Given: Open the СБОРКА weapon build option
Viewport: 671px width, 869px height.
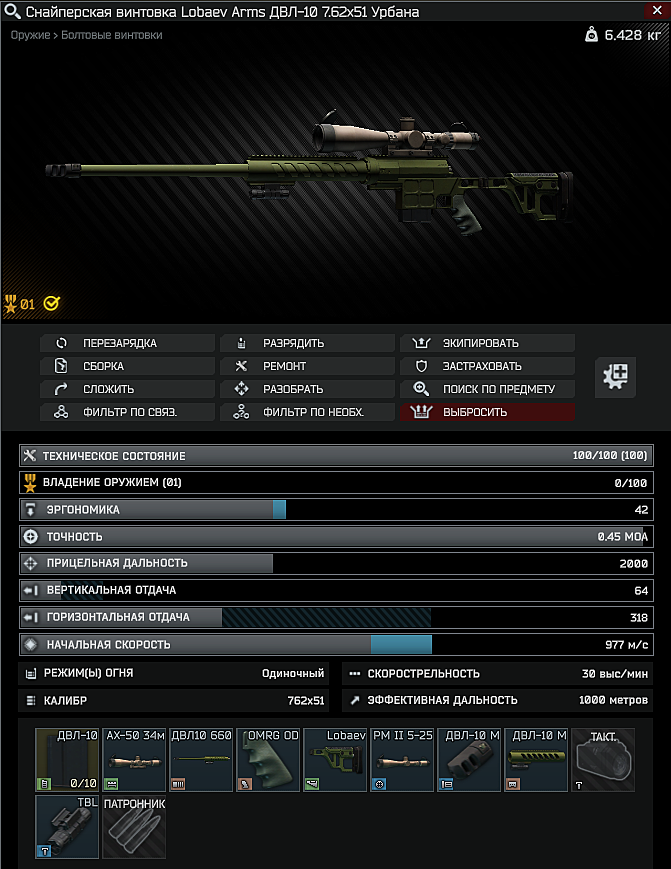Looking at the screenshot, I should click(x=127, y=366).
